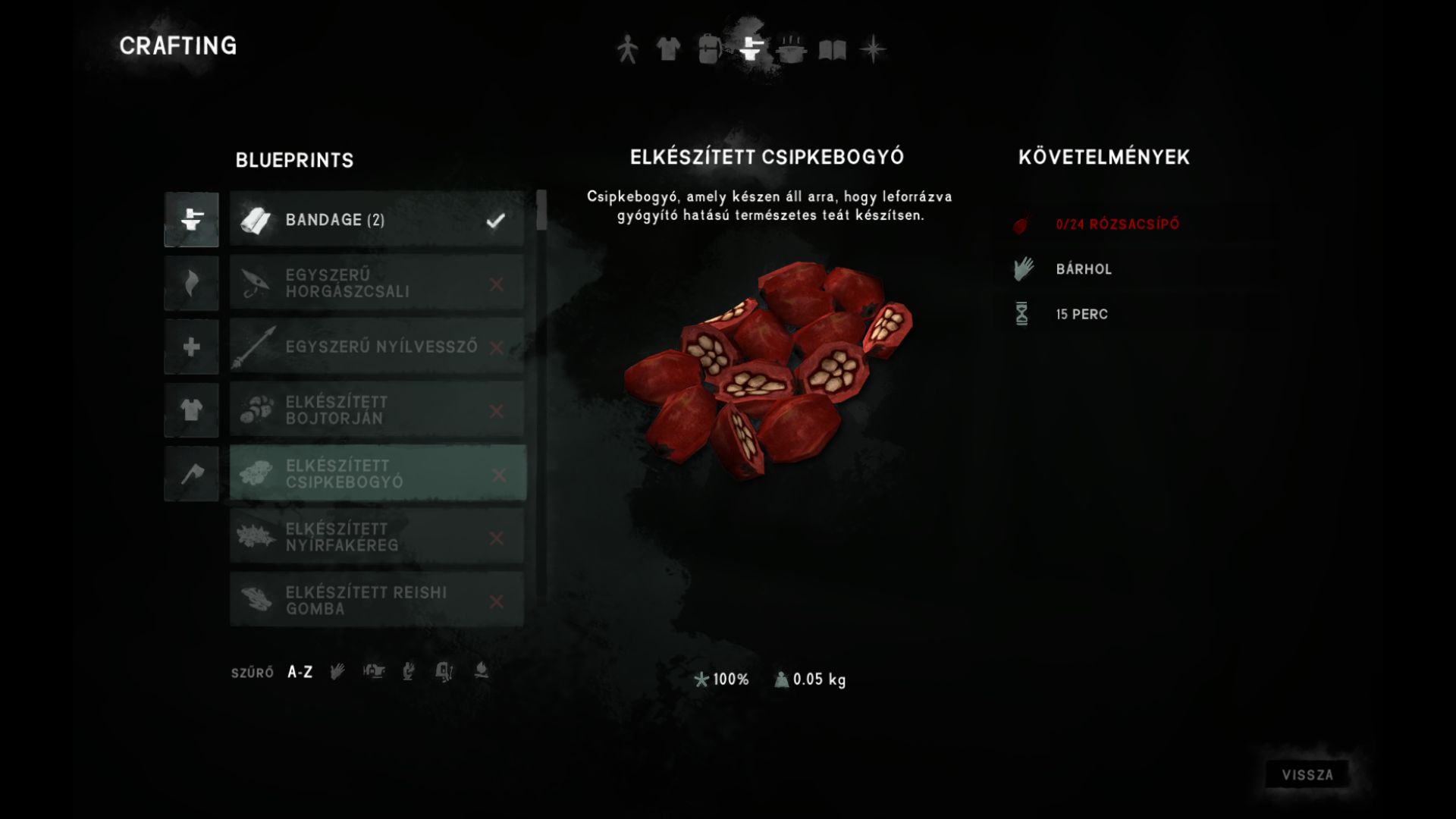Switch to the cooking pot tab

click(791, 49)
